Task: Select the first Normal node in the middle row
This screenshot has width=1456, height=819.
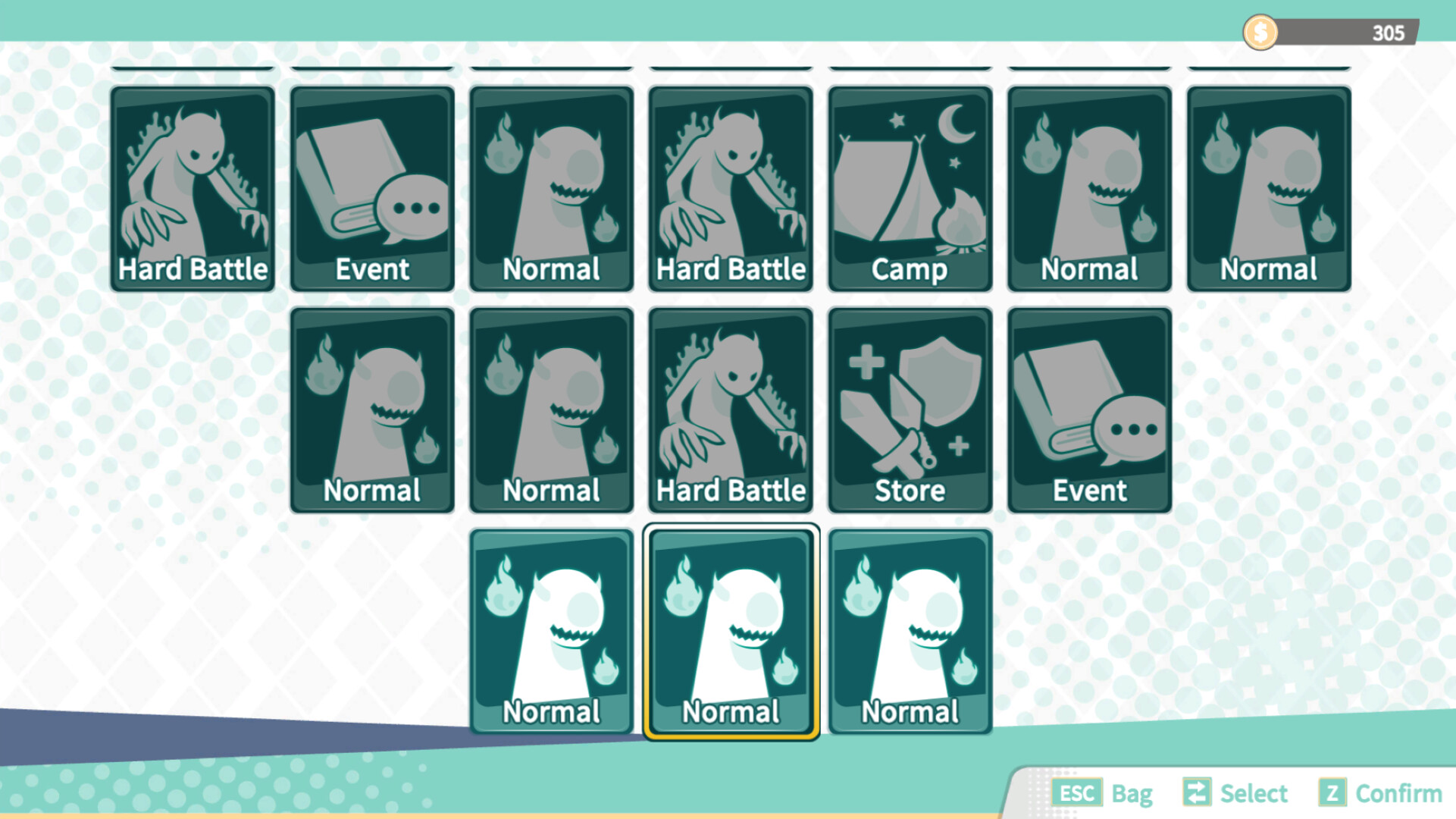Action: tap(371, 409)
